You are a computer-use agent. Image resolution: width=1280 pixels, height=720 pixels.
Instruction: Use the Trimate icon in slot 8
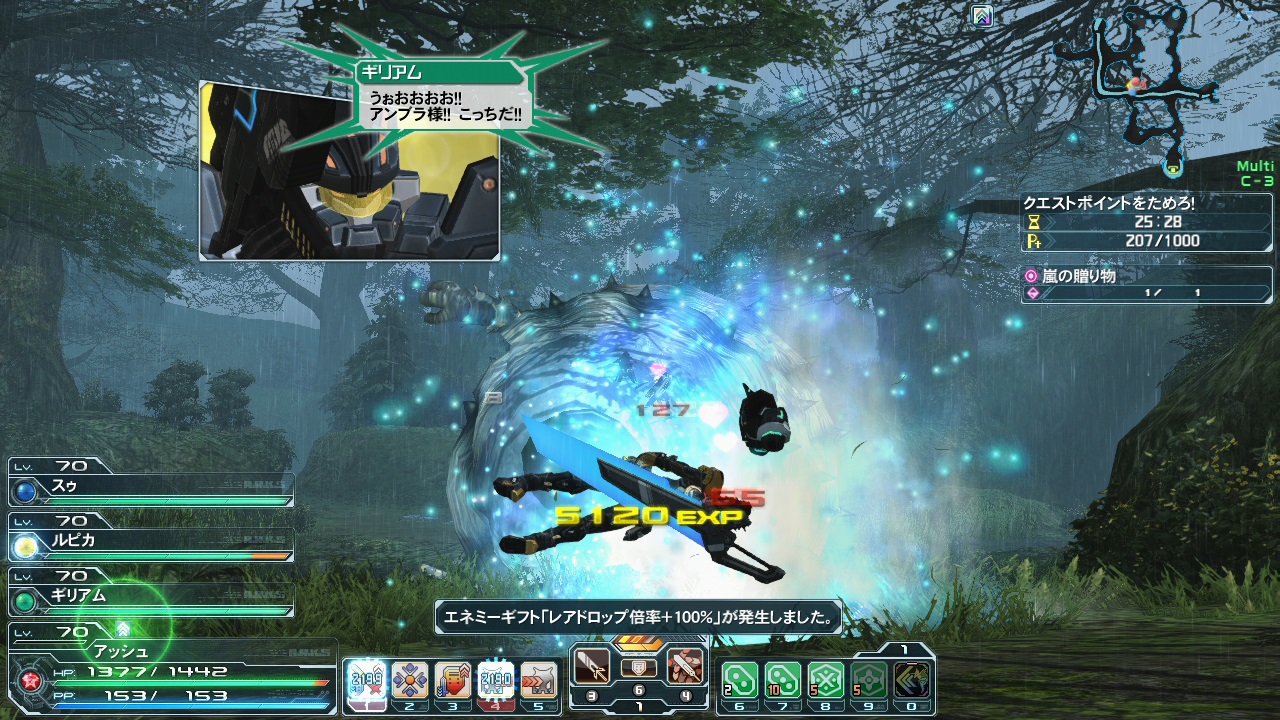click(825, 679)
